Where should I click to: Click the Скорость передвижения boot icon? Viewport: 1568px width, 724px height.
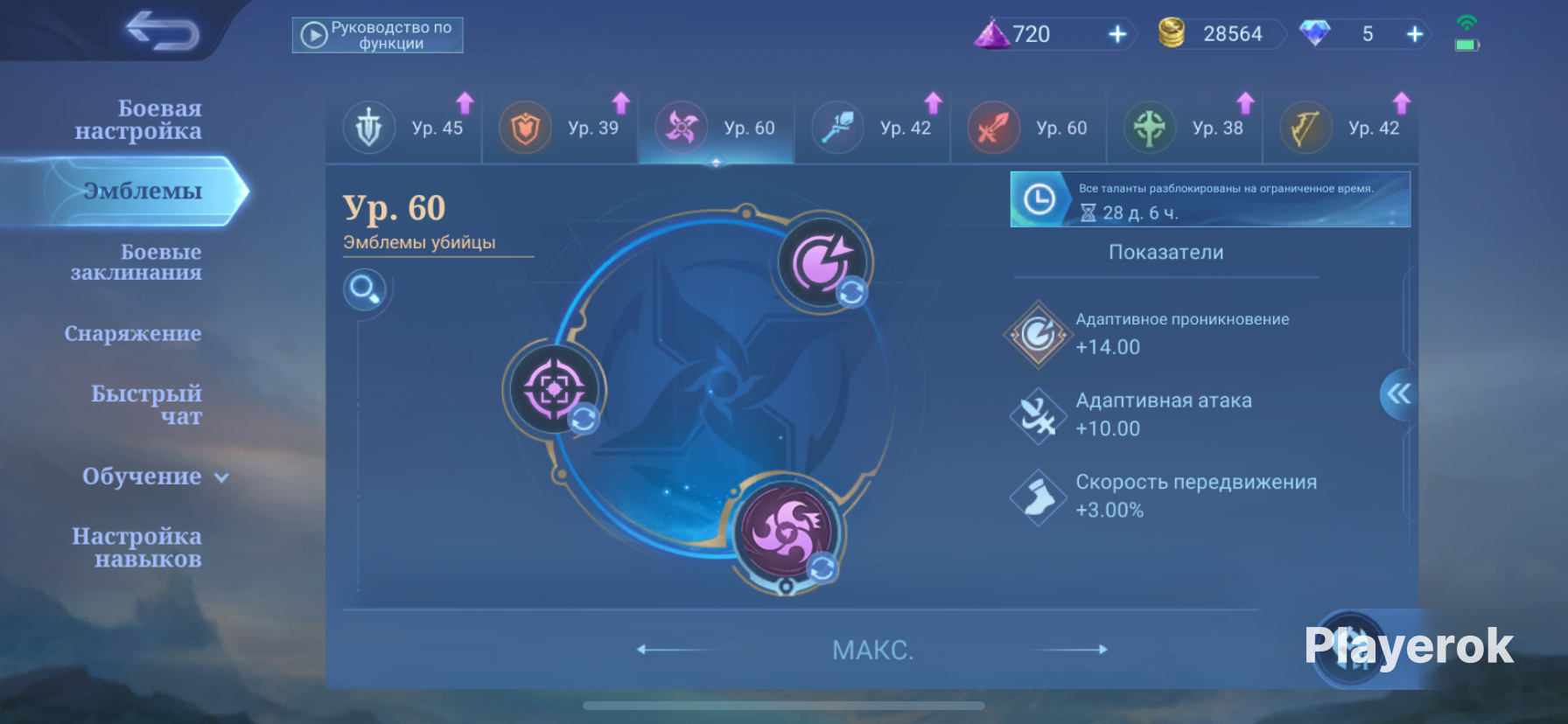tap(1036, 497)
